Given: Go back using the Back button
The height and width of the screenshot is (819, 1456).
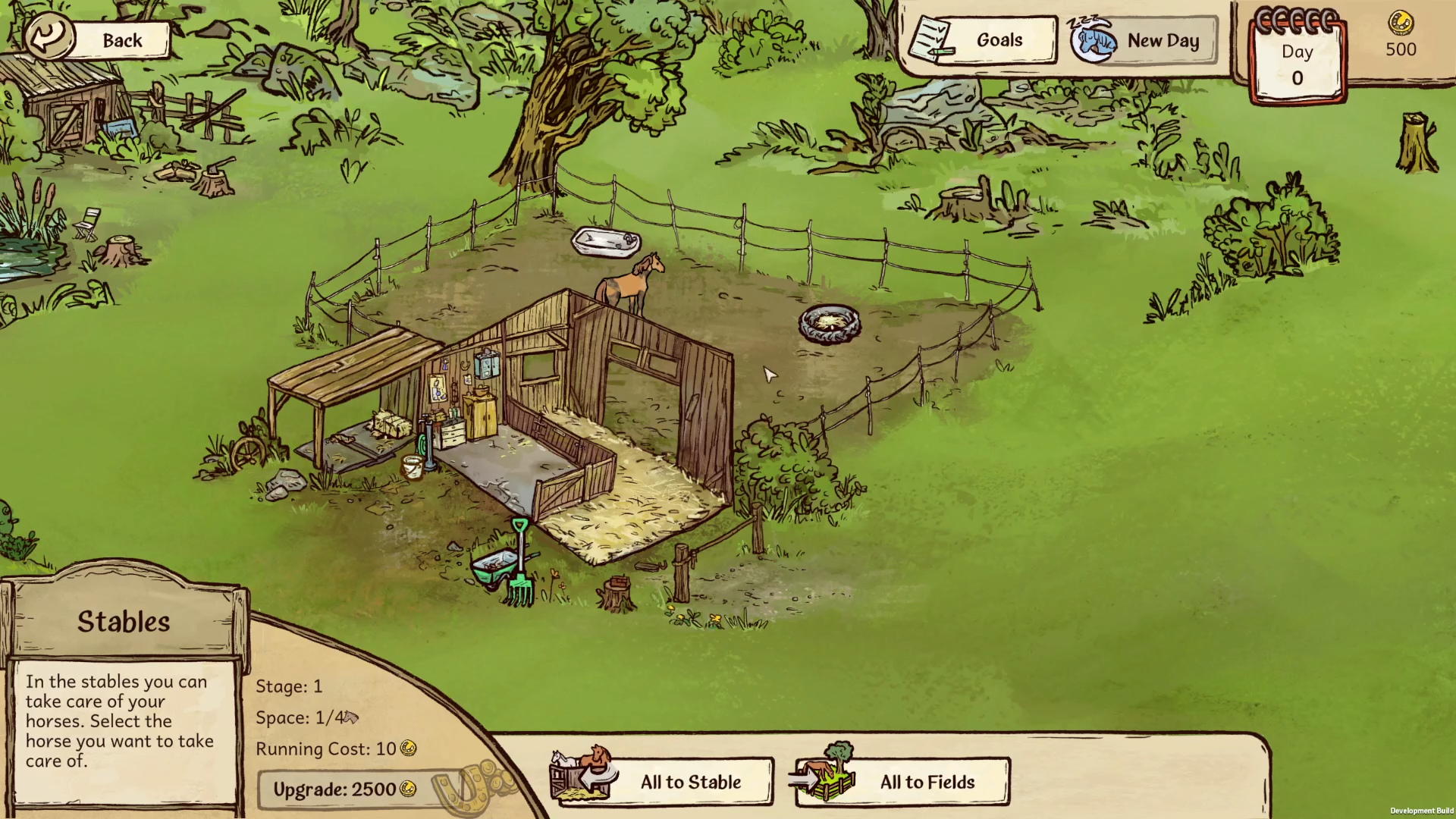Looking at the screenshot, I should pyautogui.click(x=99, y=39).
